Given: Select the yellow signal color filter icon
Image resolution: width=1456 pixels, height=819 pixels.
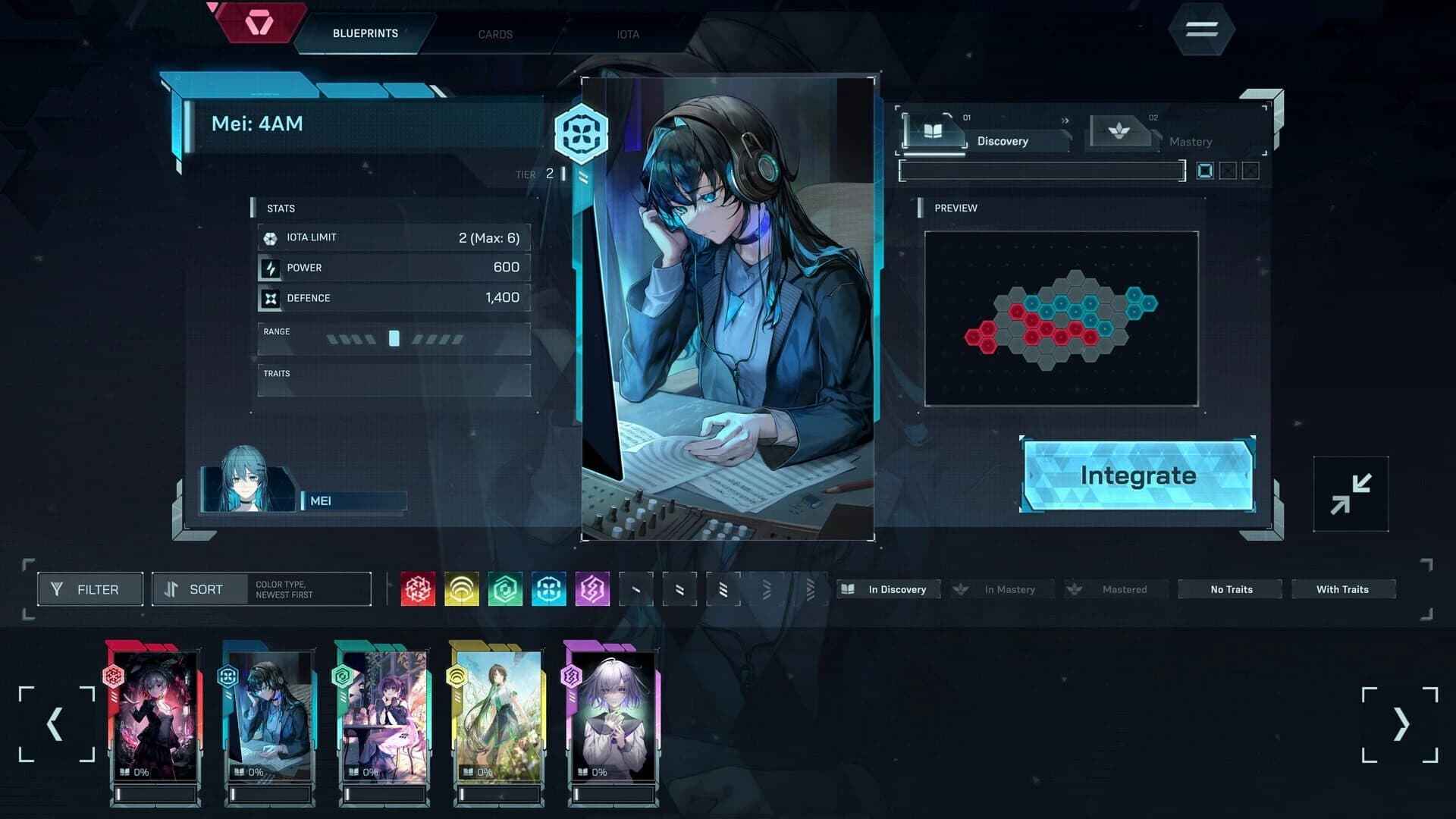Looking at the screenshot, I should point(460,588).
